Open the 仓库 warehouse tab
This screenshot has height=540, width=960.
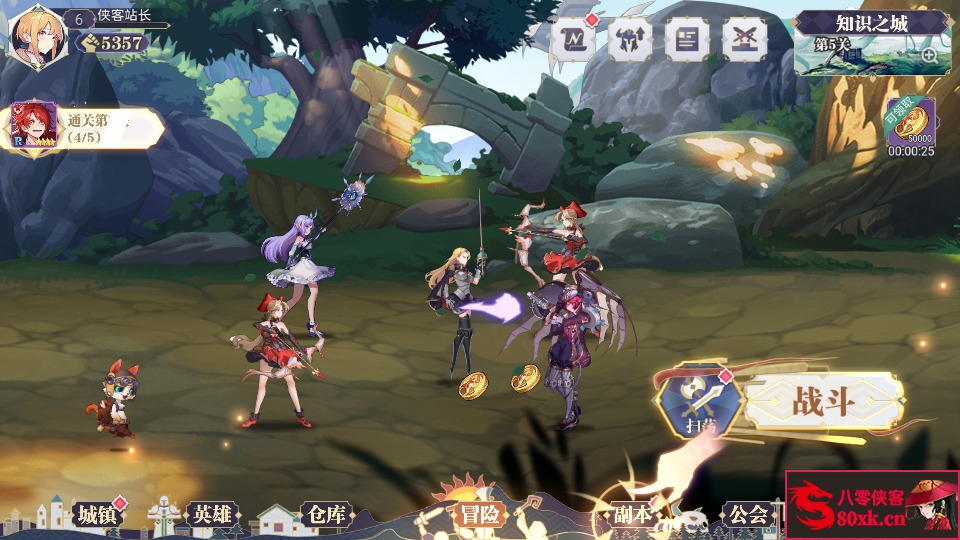tap(326, 515)
